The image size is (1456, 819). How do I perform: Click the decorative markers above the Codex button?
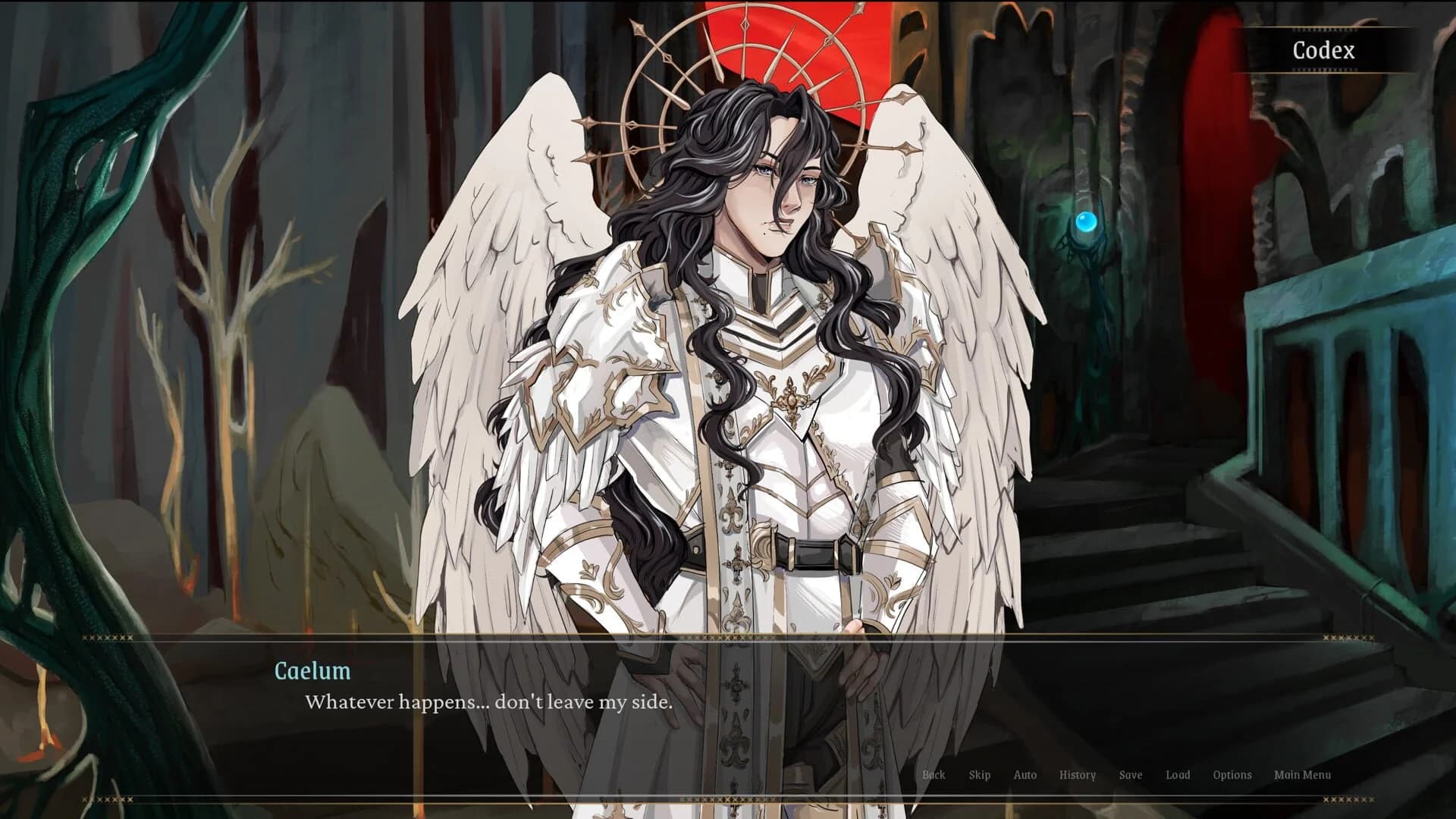pos(1323,29)
